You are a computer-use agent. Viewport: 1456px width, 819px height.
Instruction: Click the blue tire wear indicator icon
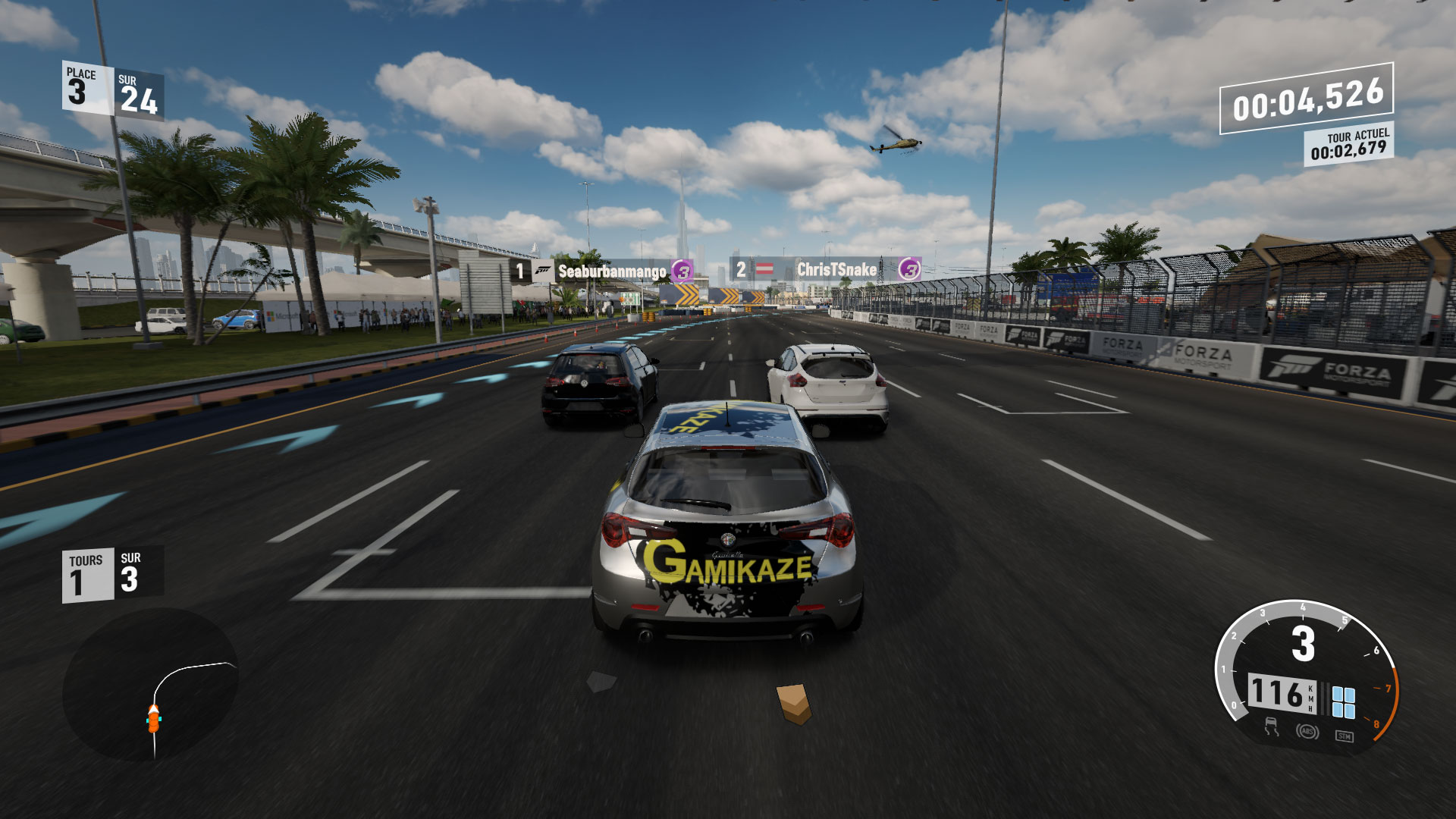[x=1345, y=704]
